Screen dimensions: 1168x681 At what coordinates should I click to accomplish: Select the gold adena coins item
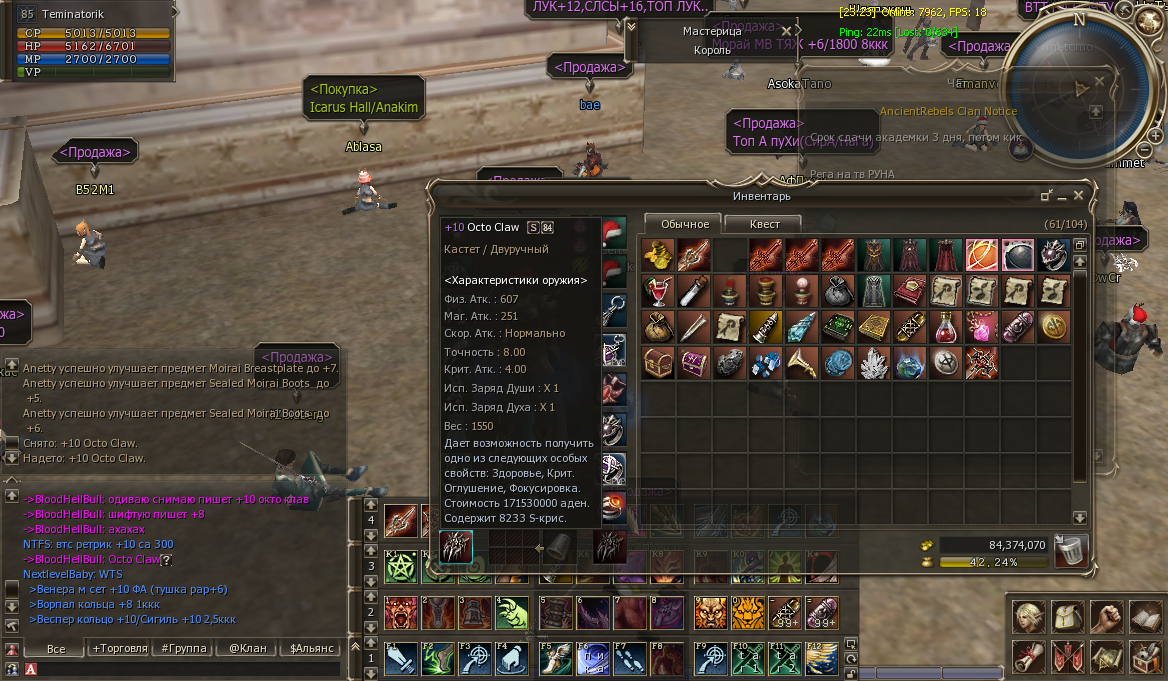[x=656, y=255]
